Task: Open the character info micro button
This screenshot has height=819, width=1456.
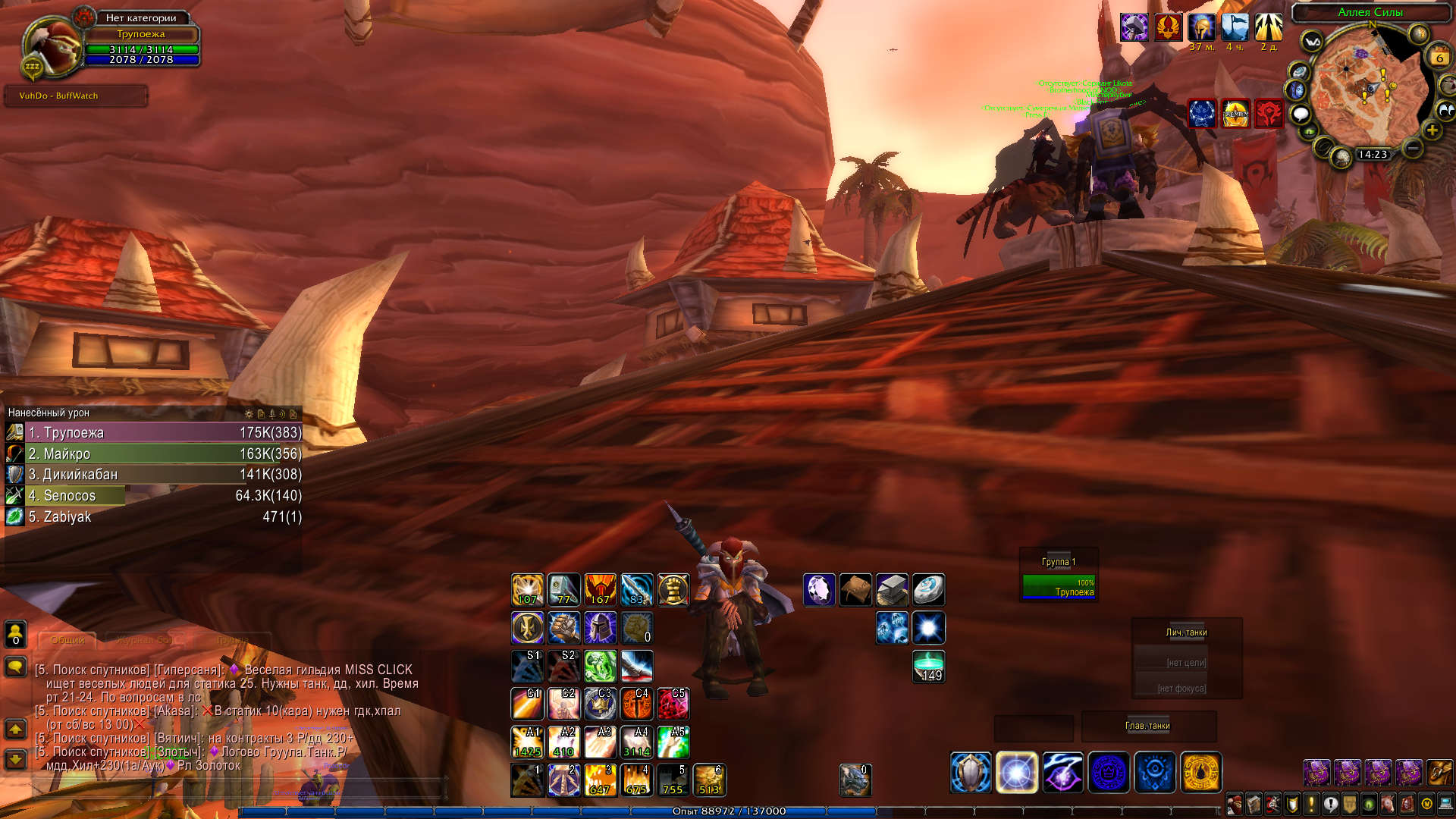Action: (x=1234, y=804)
